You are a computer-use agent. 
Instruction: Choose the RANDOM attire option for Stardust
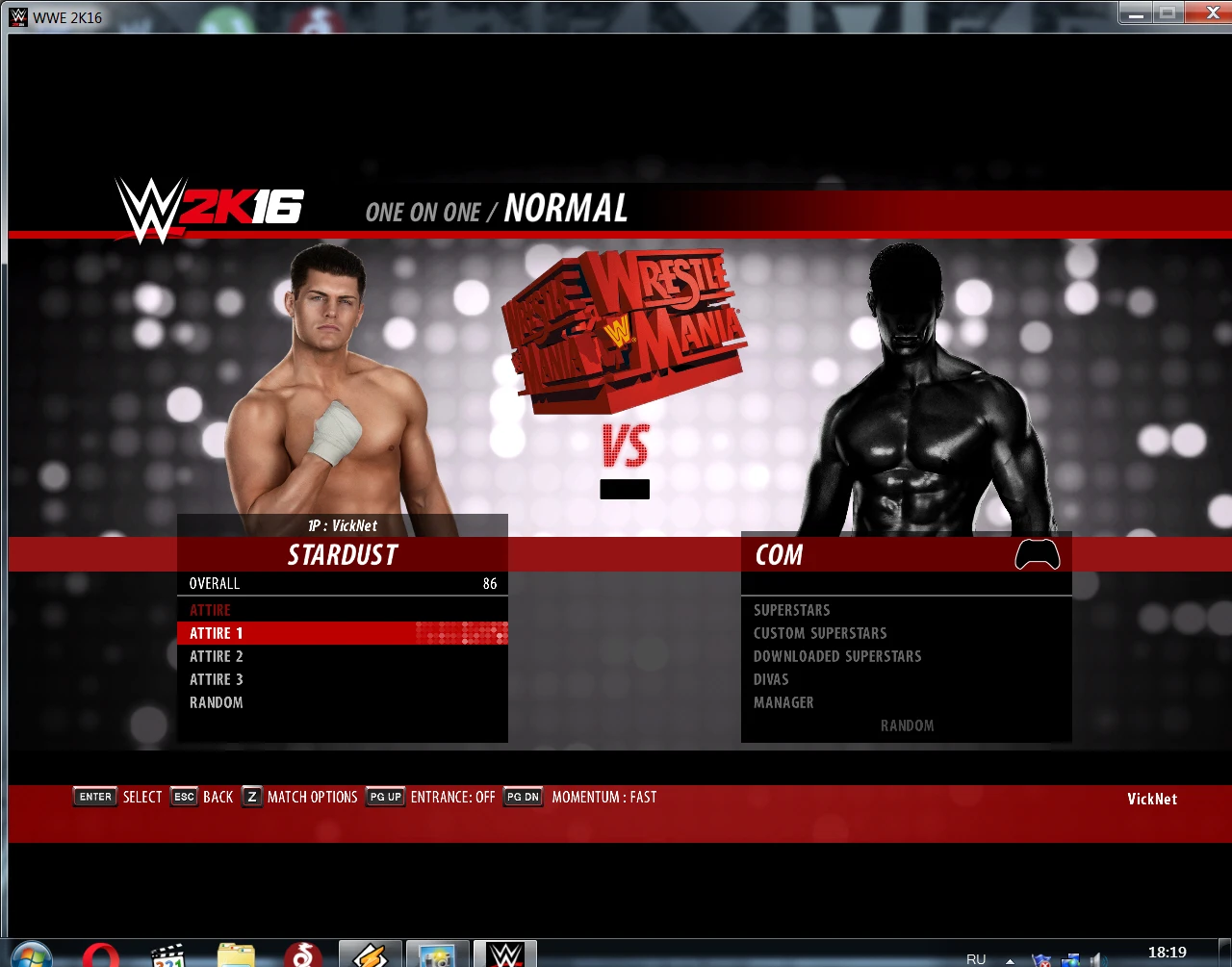point(216,702)
